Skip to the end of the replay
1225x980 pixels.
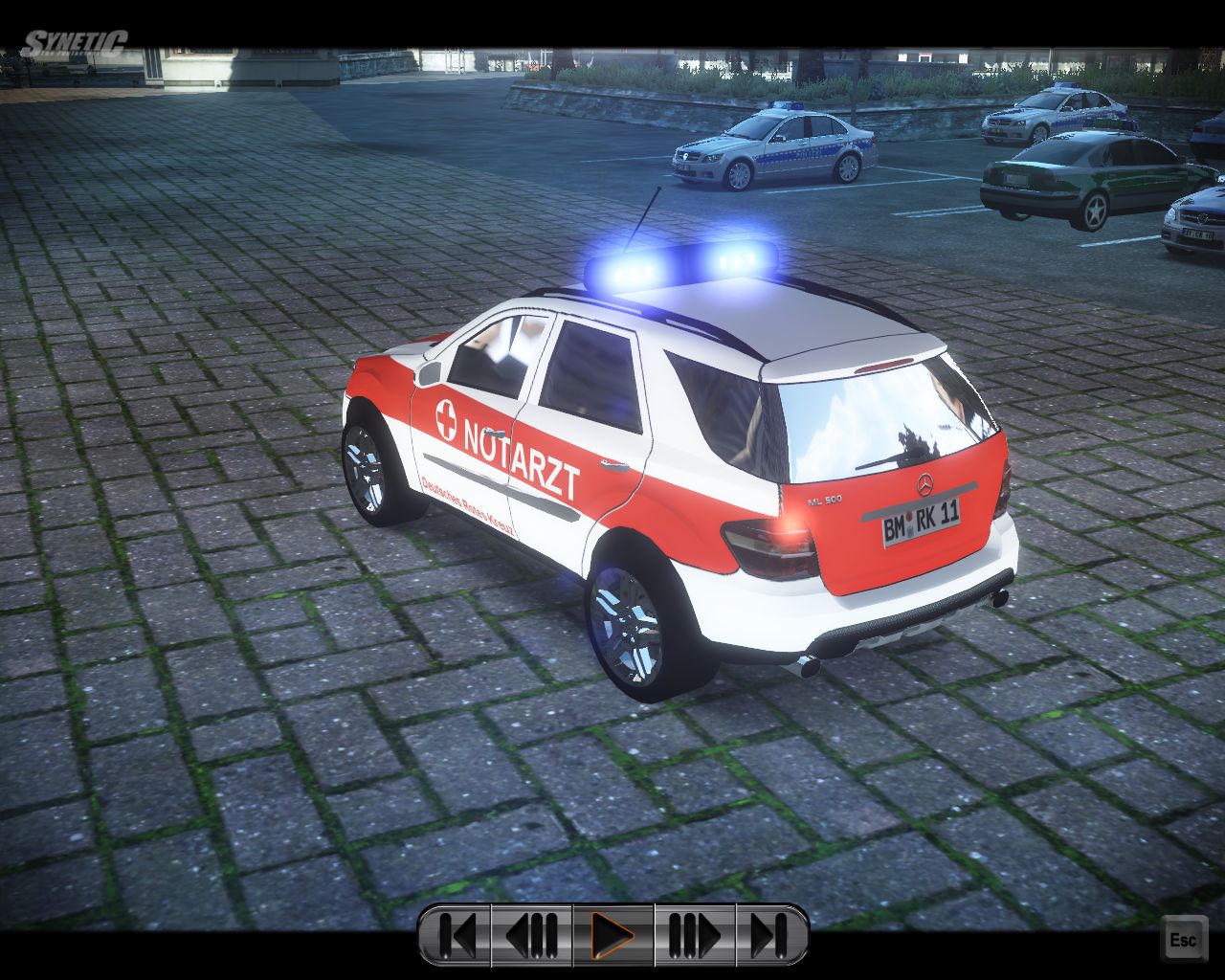tap(770, 935)
